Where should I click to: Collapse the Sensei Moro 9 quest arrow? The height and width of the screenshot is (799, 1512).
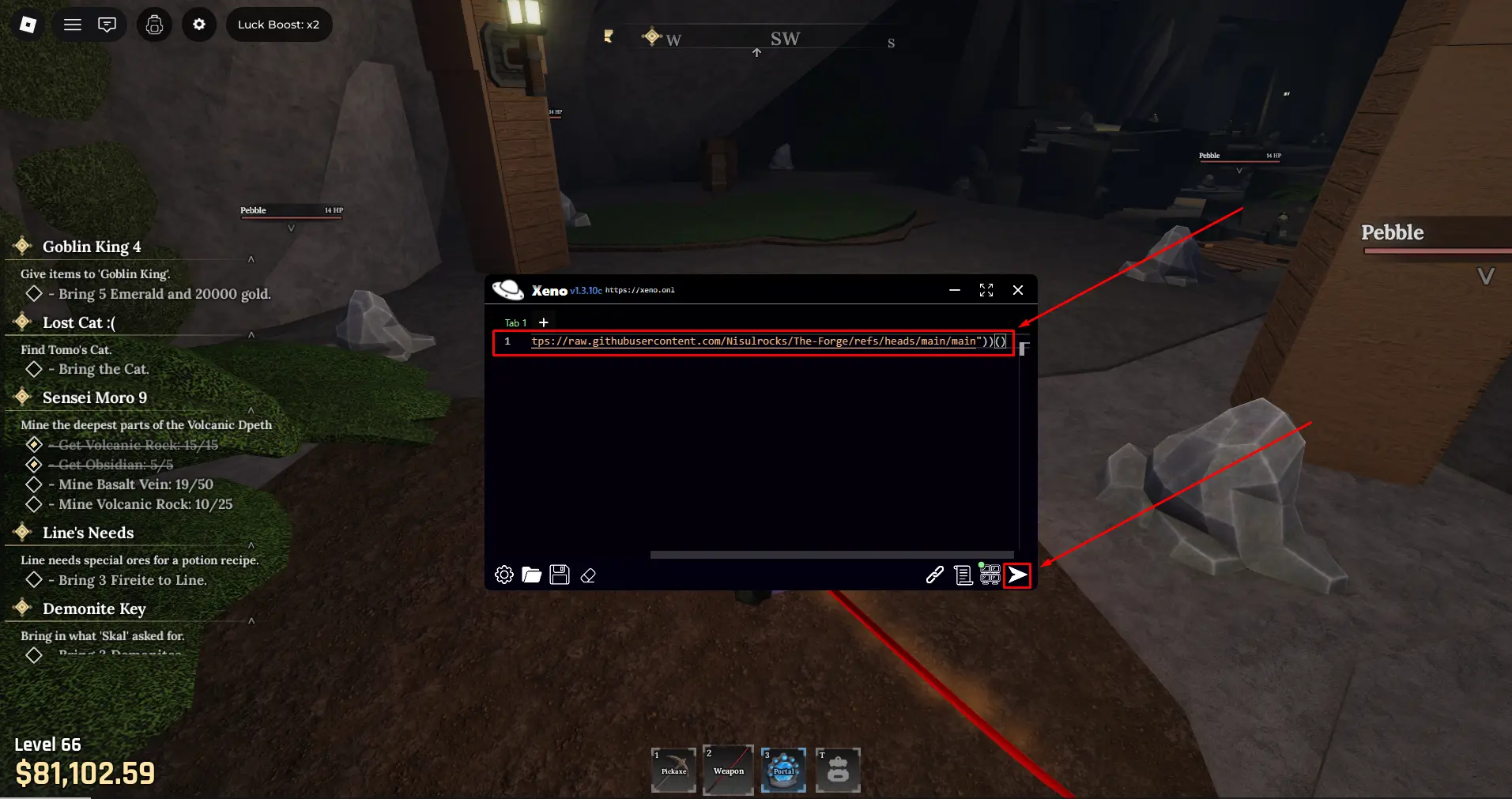point(251,410)
